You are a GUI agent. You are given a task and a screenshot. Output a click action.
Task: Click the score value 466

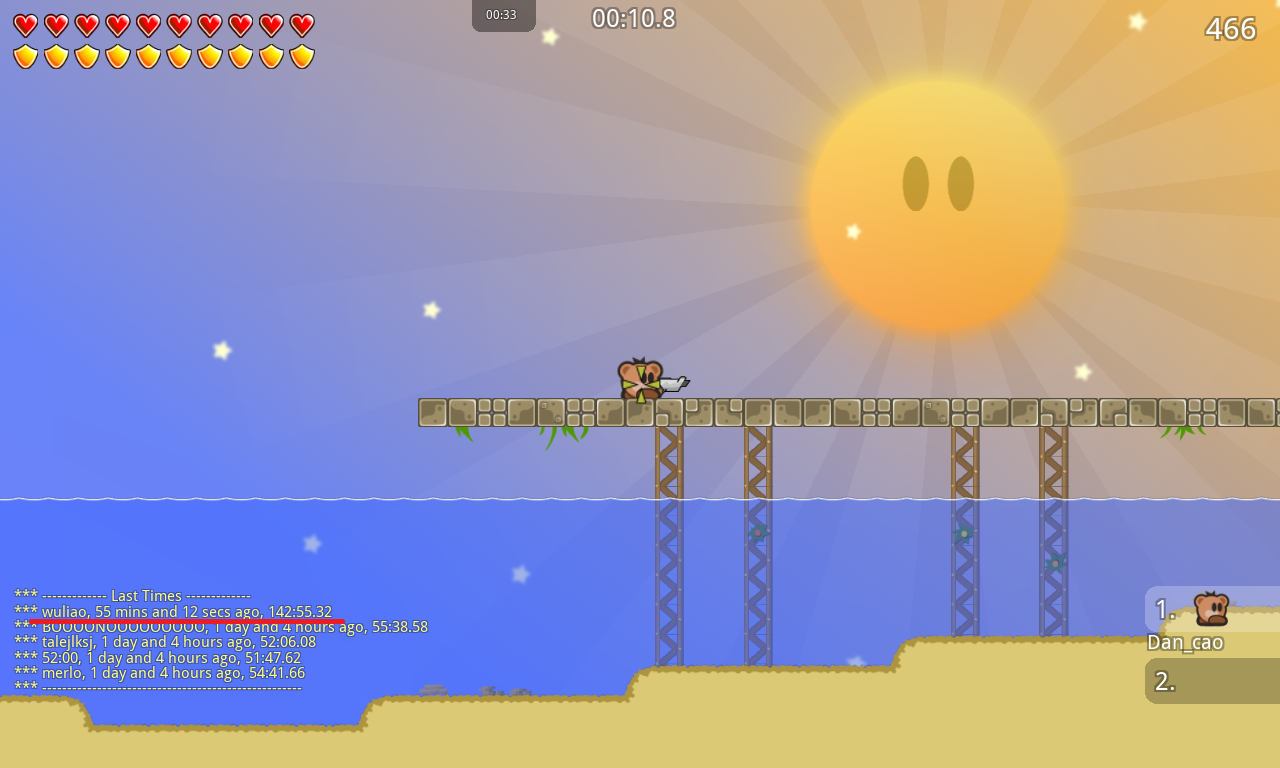click(x=1231, y=29)
